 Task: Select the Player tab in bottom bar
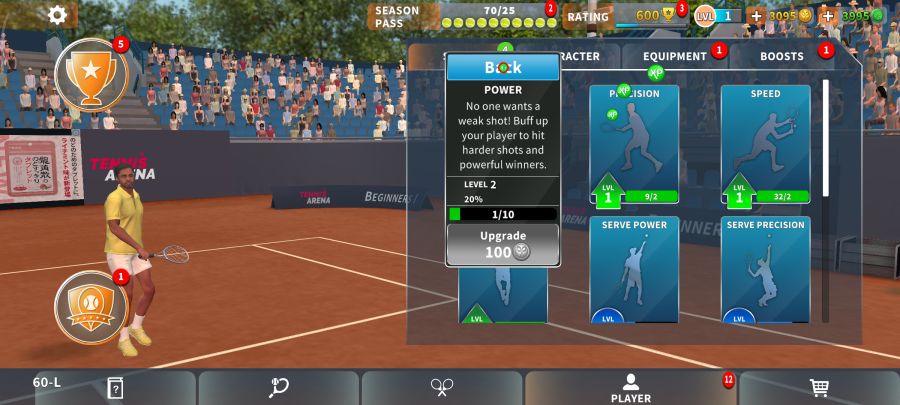pyautogui.click(x=630, y=388)
